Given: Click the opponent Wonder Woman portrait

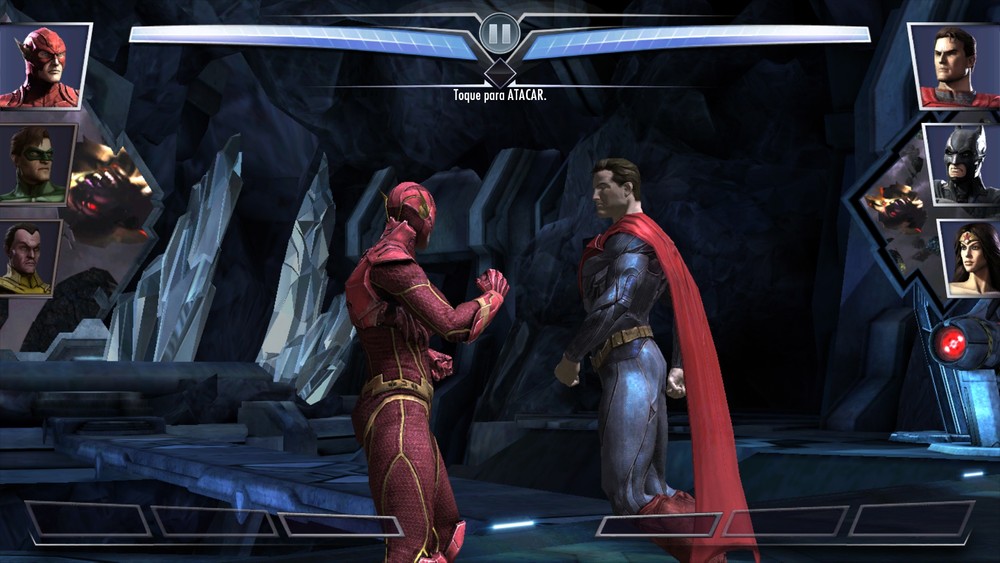Looking at the screenshot, I should [x=970, y=258].
